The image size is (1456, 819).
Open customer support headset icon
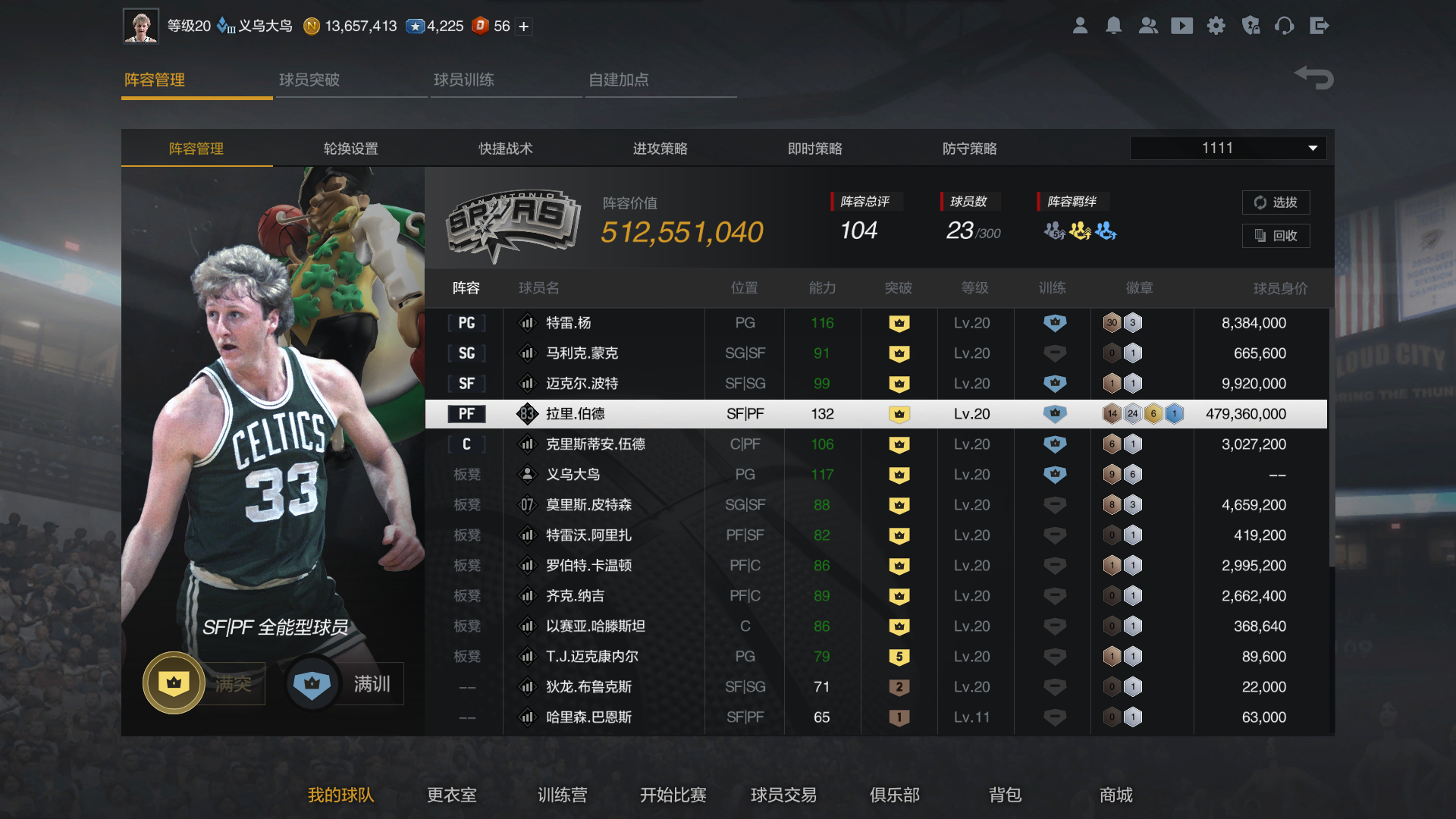[x=1285, y=25]
